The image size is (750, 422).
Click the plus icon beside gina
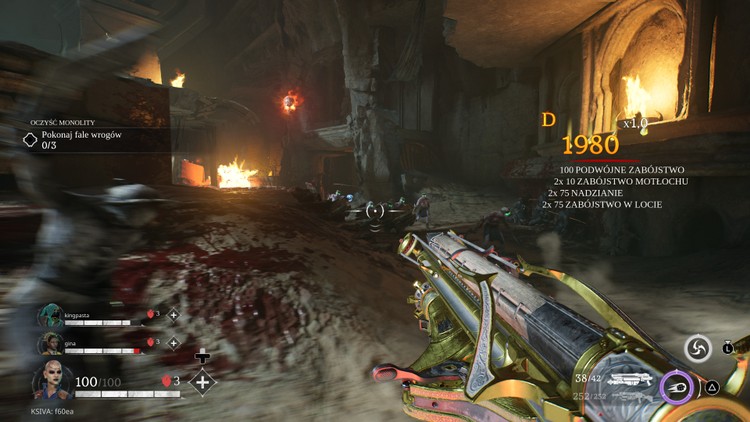tap(173, 343)
